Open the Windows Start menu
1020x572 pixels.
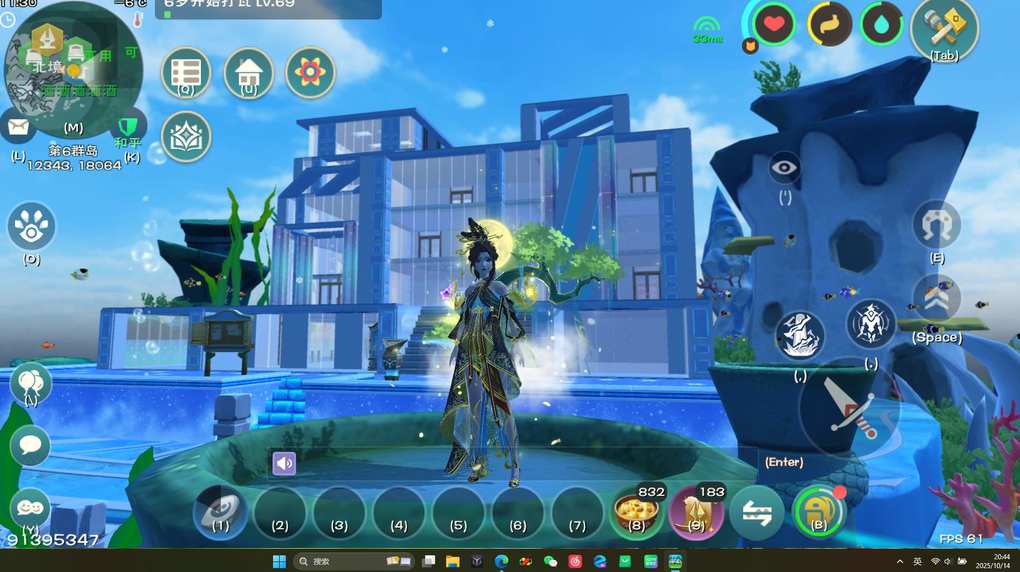[279, 561]
